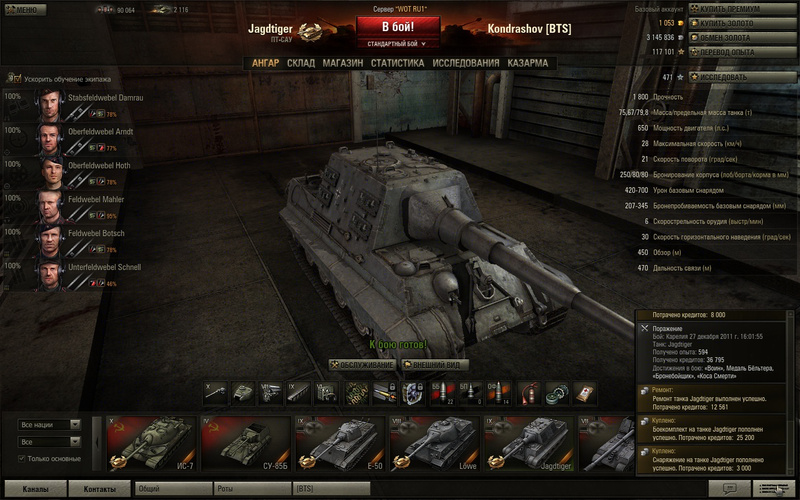The height and width of the screenshot is (500, 800).
Task: Open the Внешний вид appearance button
Action: [434, 365]
